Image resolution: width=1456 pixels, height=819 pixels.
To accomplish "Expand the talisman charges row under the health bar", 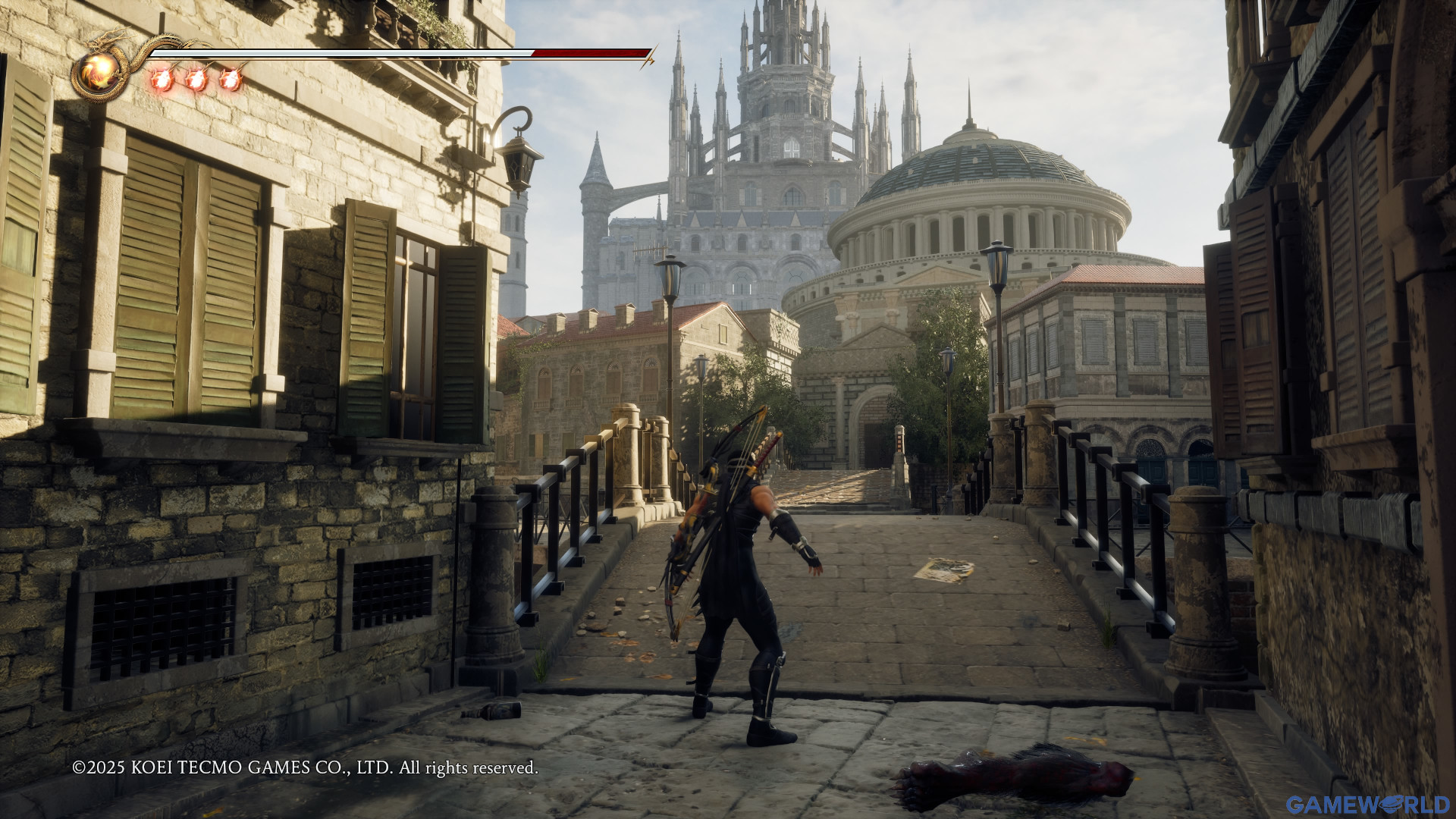I will coord(196,80).
